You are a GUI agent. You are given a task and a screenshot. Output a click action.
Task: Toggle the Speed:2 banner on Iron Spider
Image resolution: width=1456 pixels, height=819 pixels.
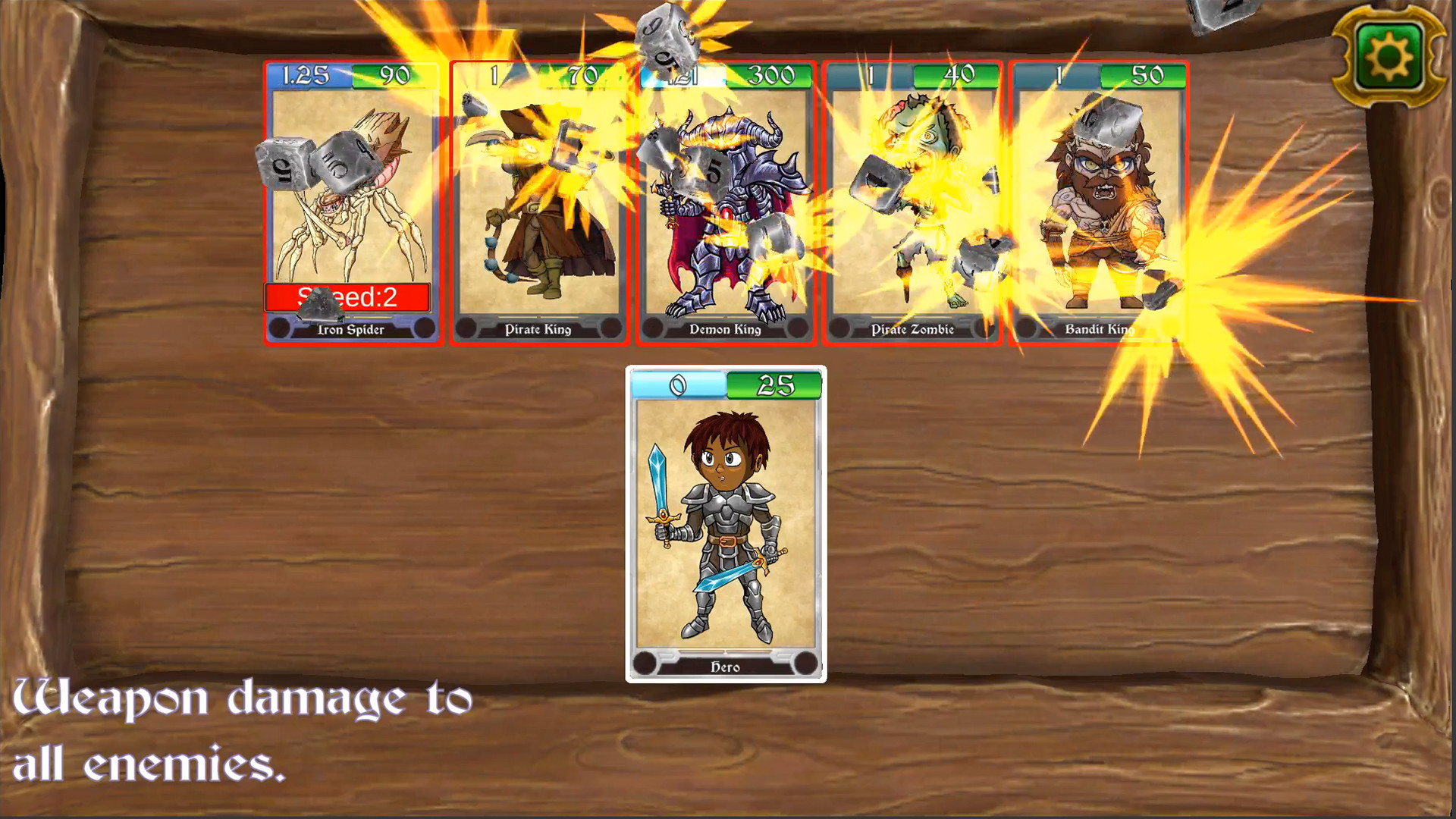(x=353, y=298)
